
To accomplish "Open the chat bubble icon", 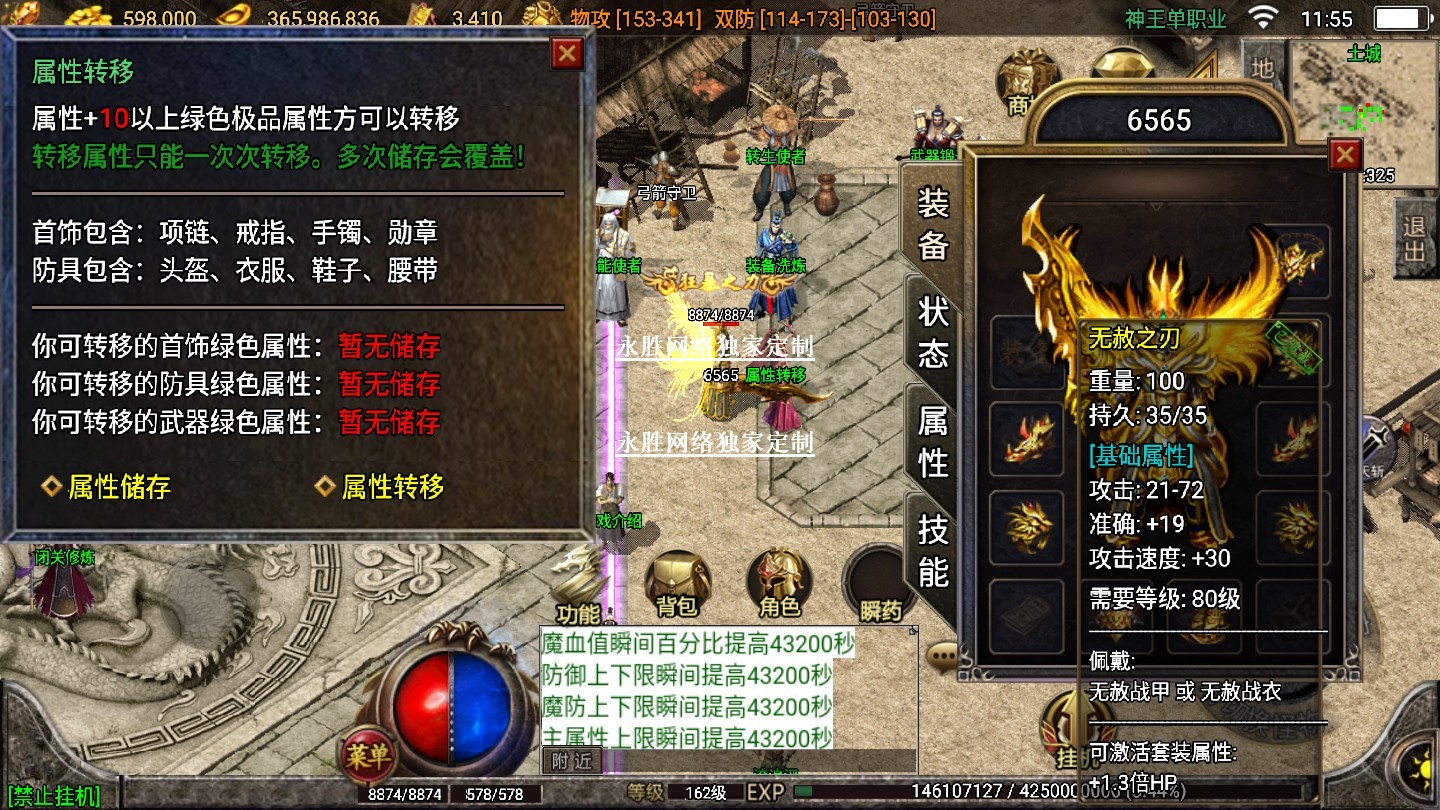I will pos(942,656).
